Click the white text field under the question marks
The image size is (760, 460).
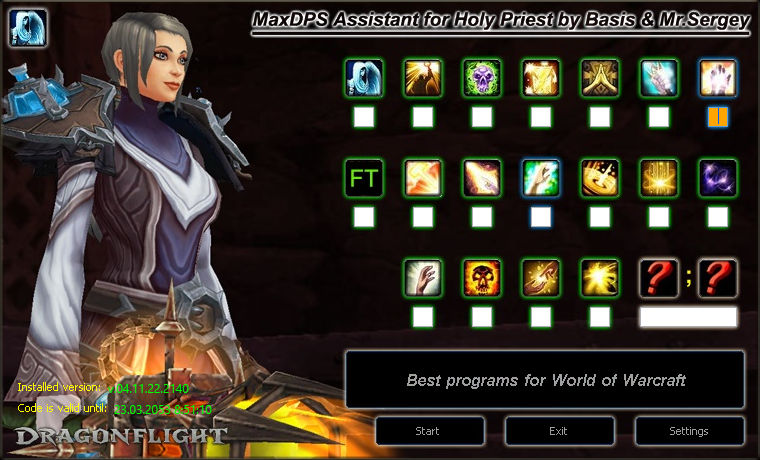pyautogui.click(x=688, y=317)
